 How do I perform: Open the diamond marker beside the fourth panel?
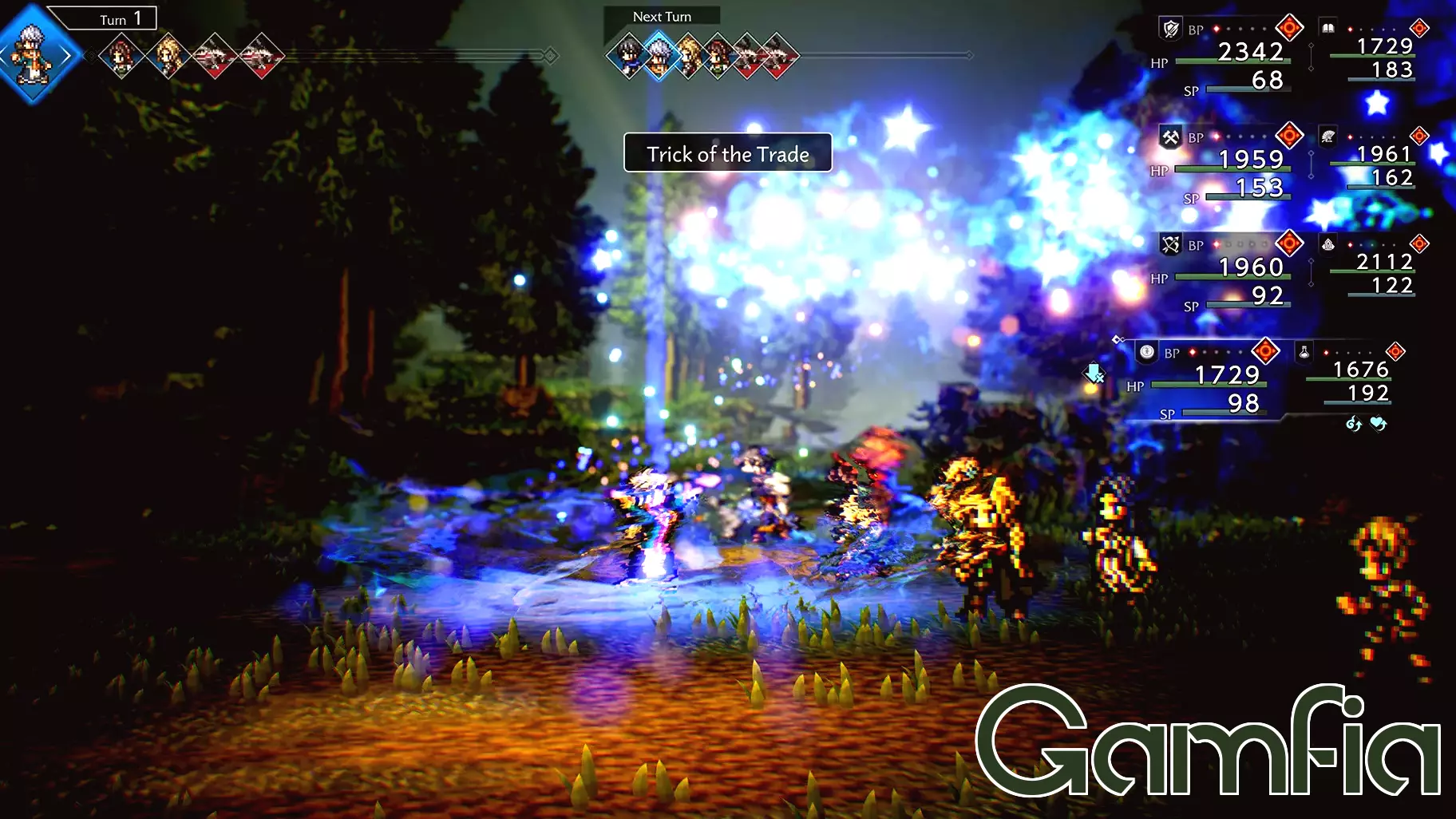point(1118,338)
